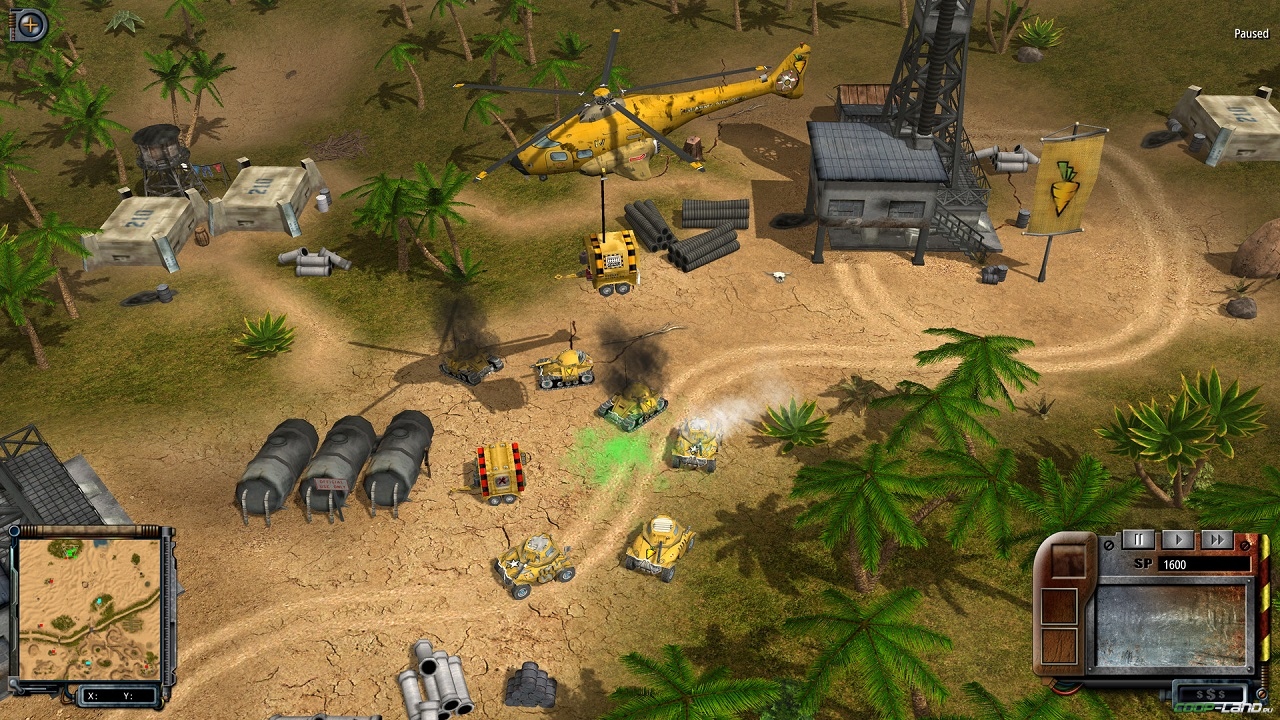Click the crosshair button in the corner
Screen dimensions: 1280x720
click(x=29, y=24)
